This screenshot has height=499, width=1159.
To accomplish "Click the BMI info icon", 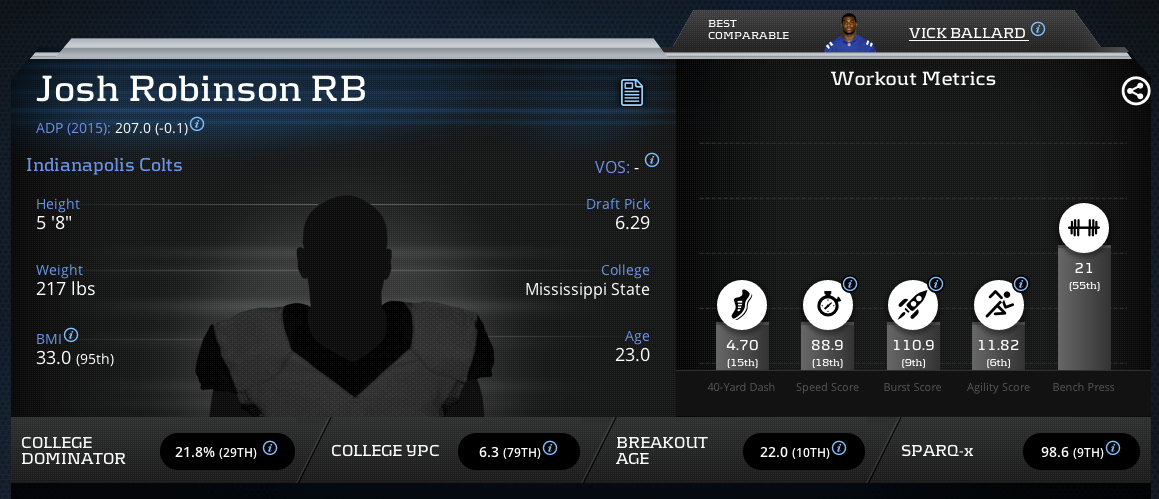I will click(x=71, y=336).
